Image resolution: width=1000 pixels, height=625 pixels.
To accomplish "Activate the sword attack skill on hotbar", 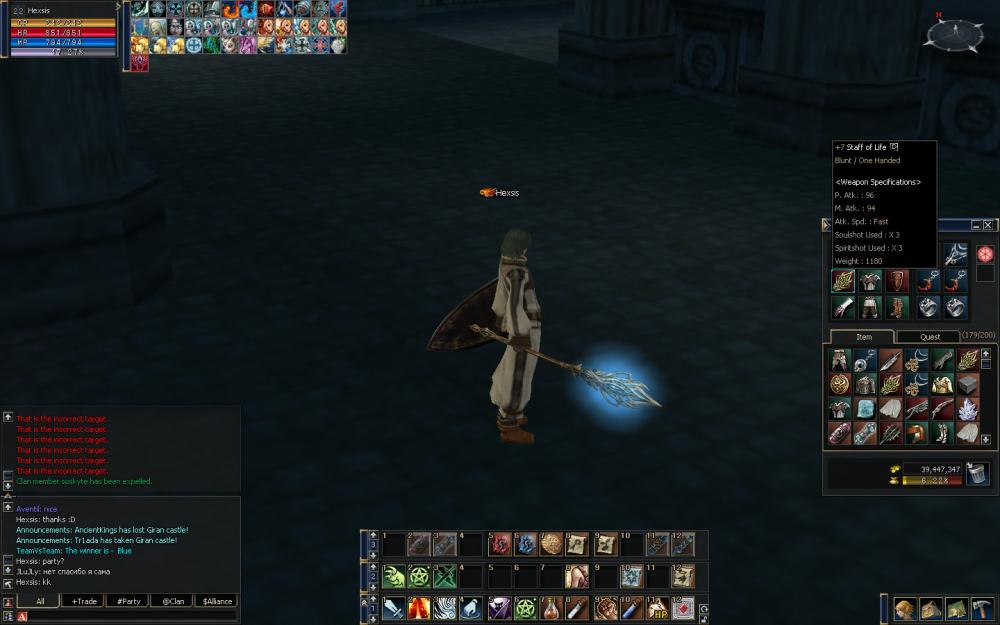I will (394, 607).
